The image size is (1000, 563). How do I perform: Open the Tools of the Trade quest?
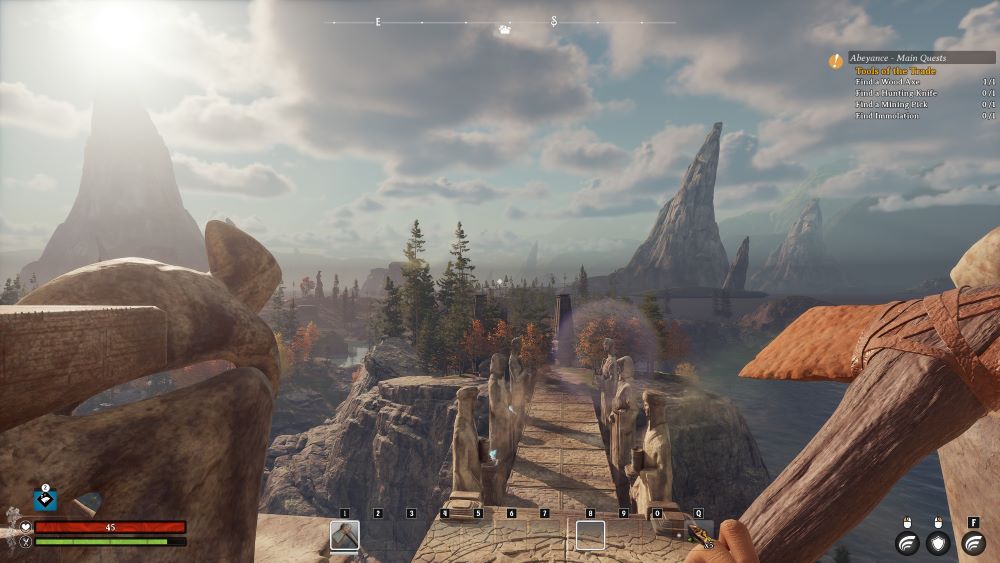click(x=896, y=71)
